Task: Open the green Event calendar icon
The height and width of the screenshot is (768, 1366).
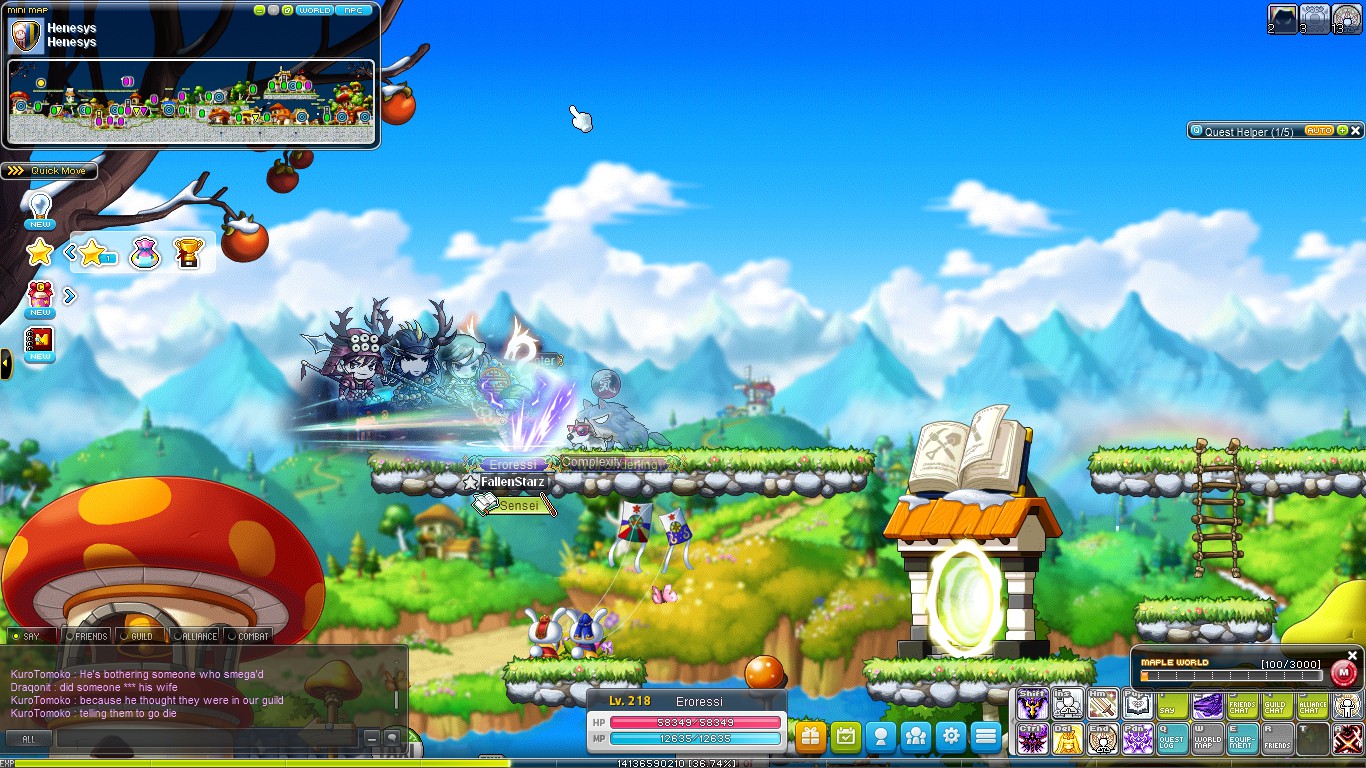Action: (845, 735)
